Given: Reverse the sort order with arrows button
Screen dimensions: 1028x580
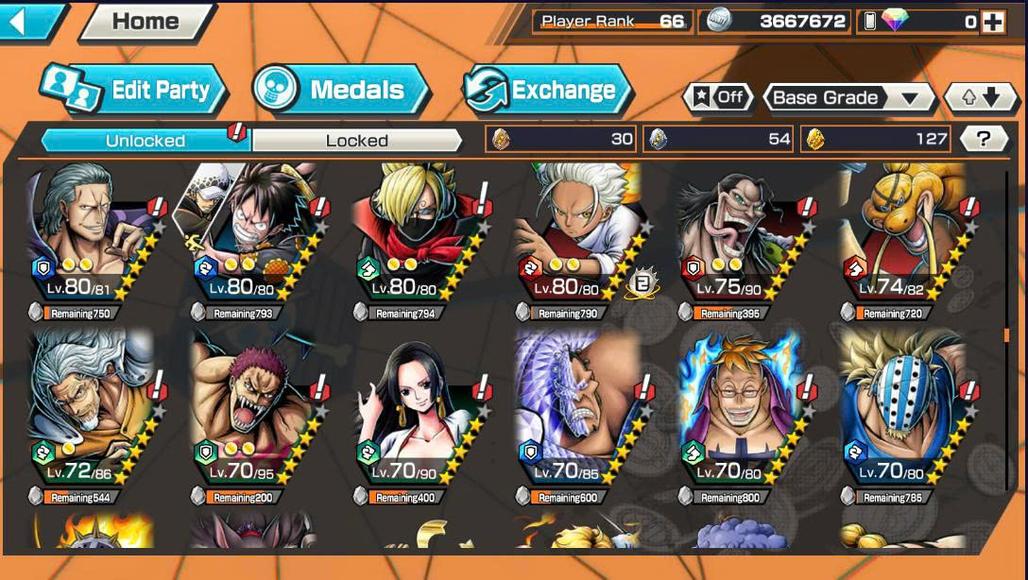Looking at the screenshot, I should tap(979, 97).
